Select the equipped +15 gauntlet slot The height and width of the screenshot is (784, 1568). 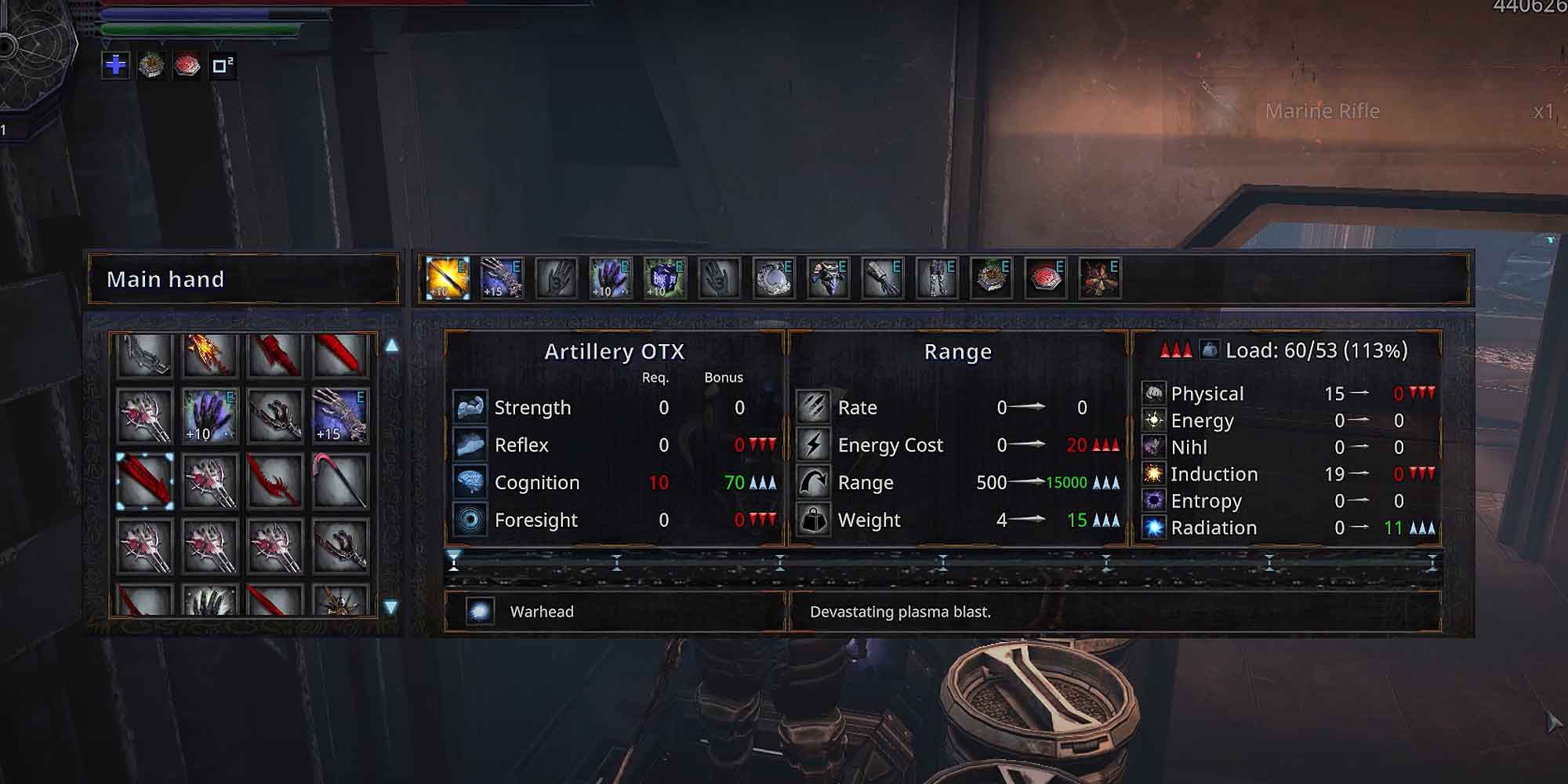(503, 278)
